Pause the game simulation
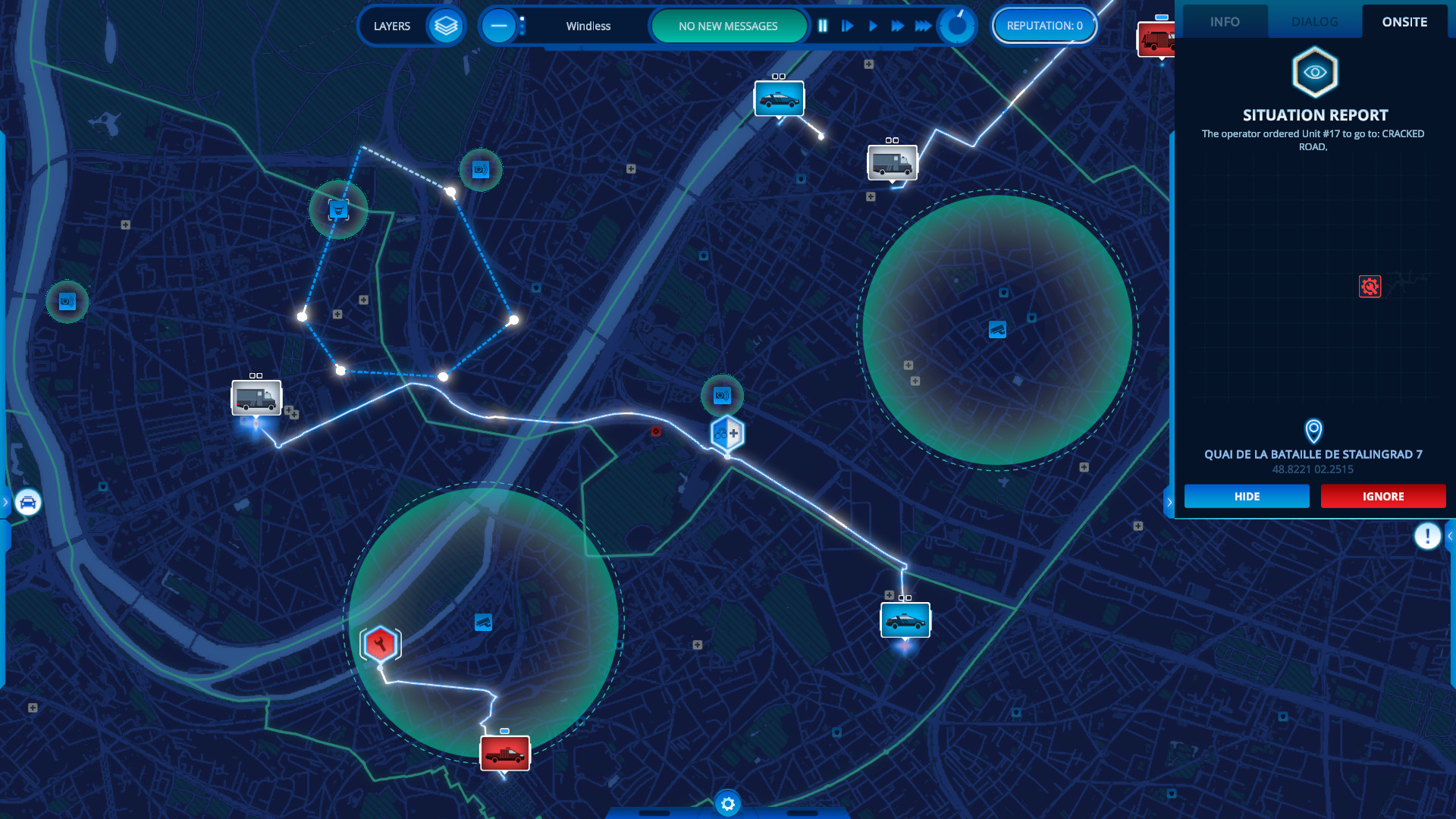 coord(823,25)
